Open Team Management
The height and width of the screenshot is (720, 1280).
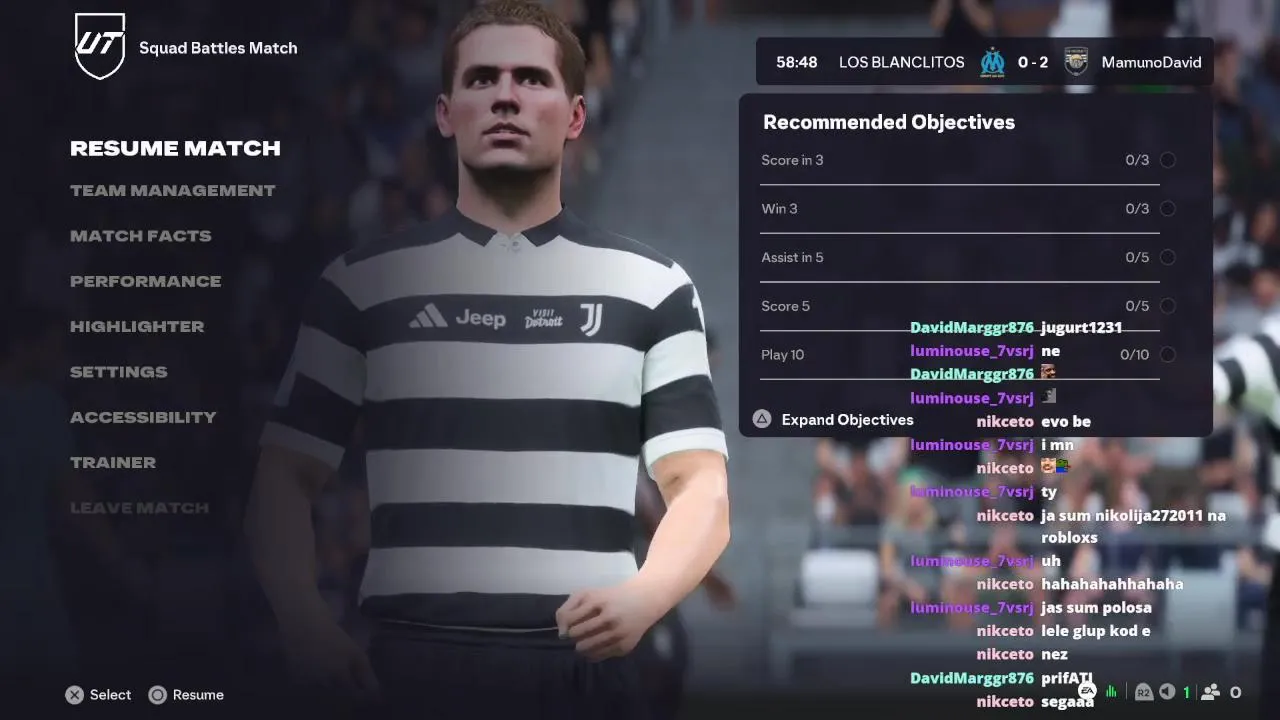pyautogui.click(x=172, y=191)
